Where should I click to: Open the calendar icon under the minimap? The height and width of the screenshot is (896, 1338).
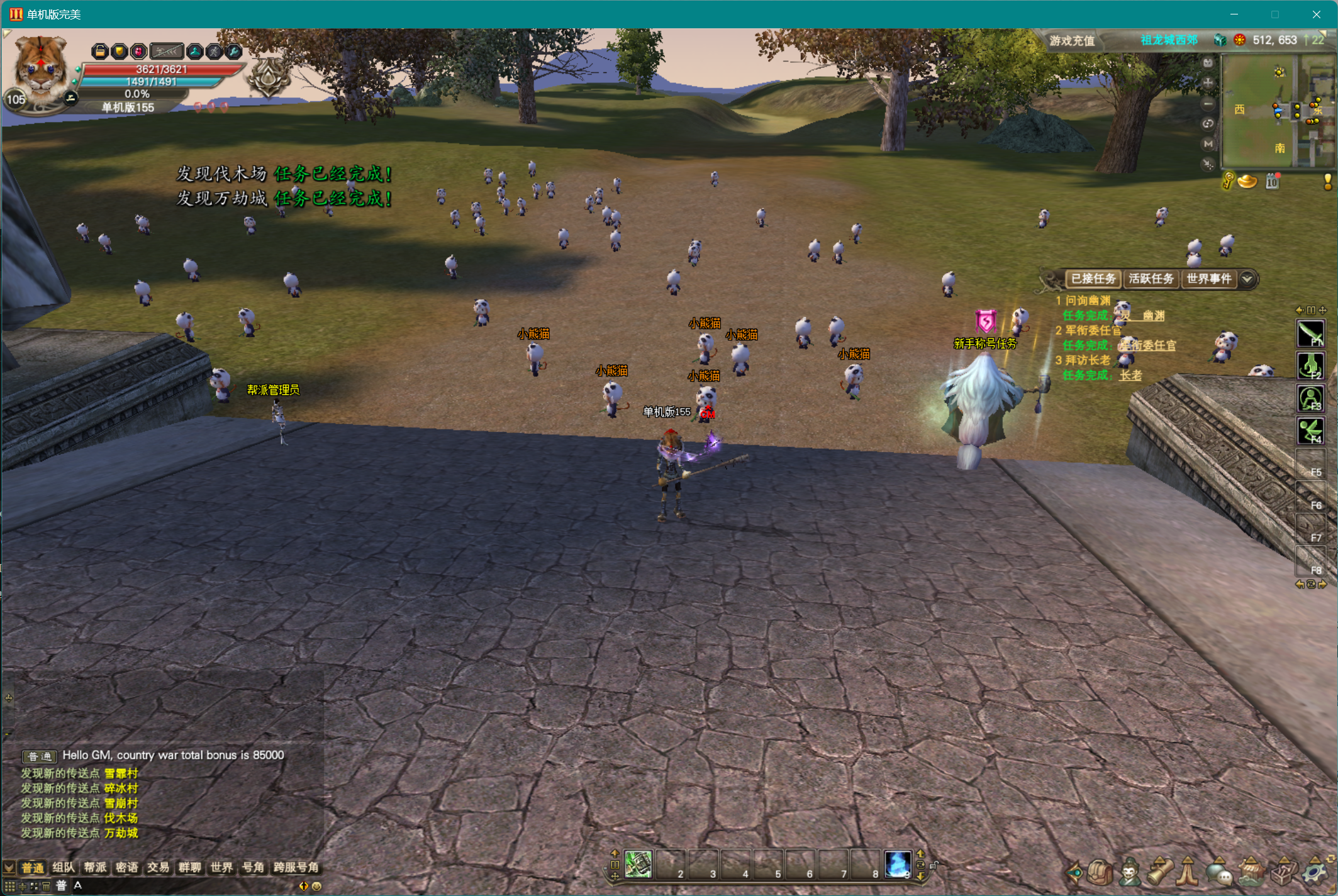(x=1273, y=182)
